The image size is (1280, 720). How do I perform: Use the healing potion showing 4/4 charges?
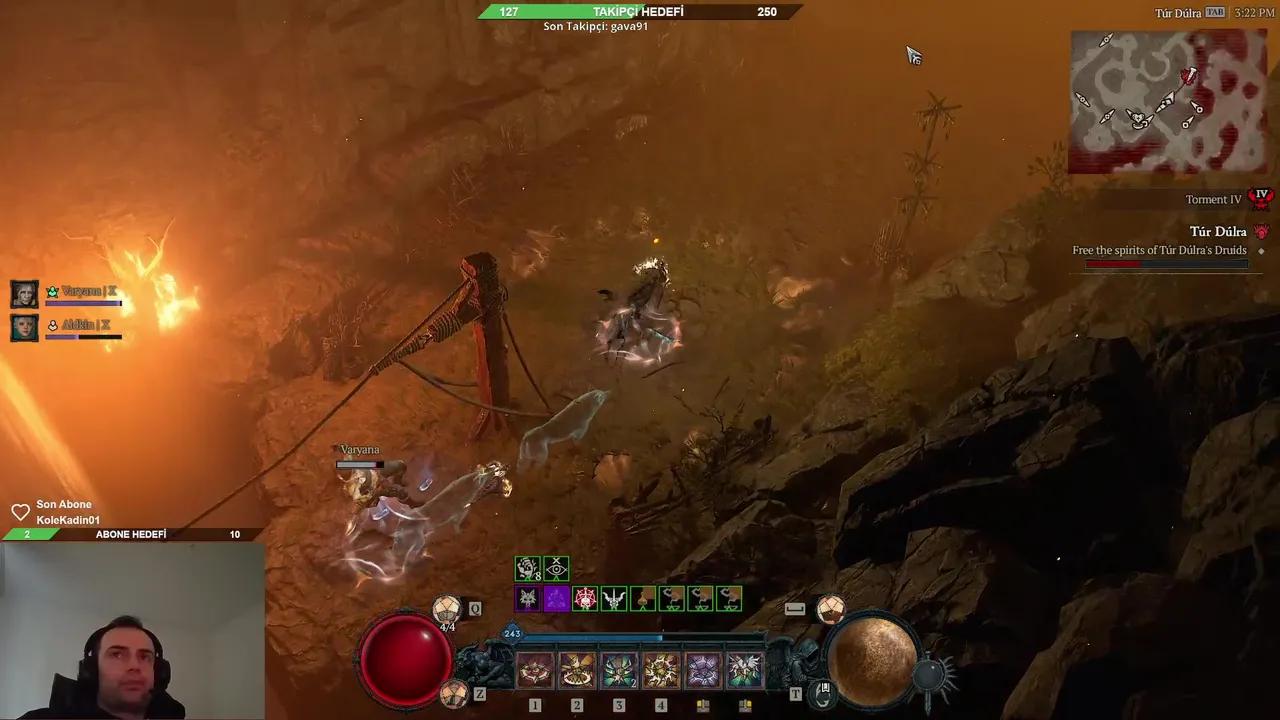tap(447, 609)
